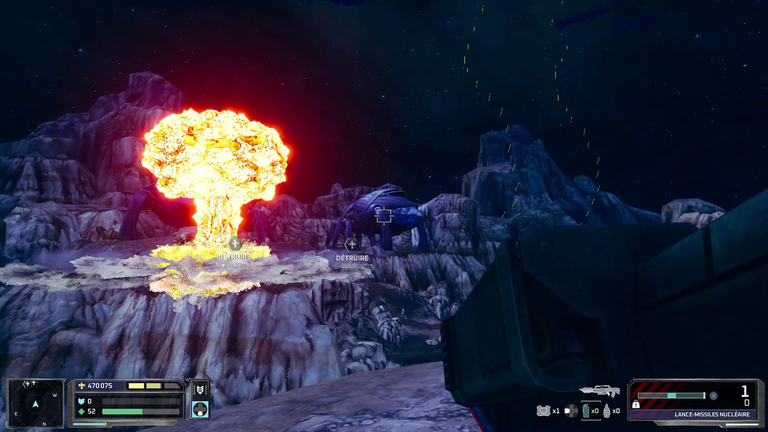Select the medkit item with x1 count

click(x=544, y=410)
